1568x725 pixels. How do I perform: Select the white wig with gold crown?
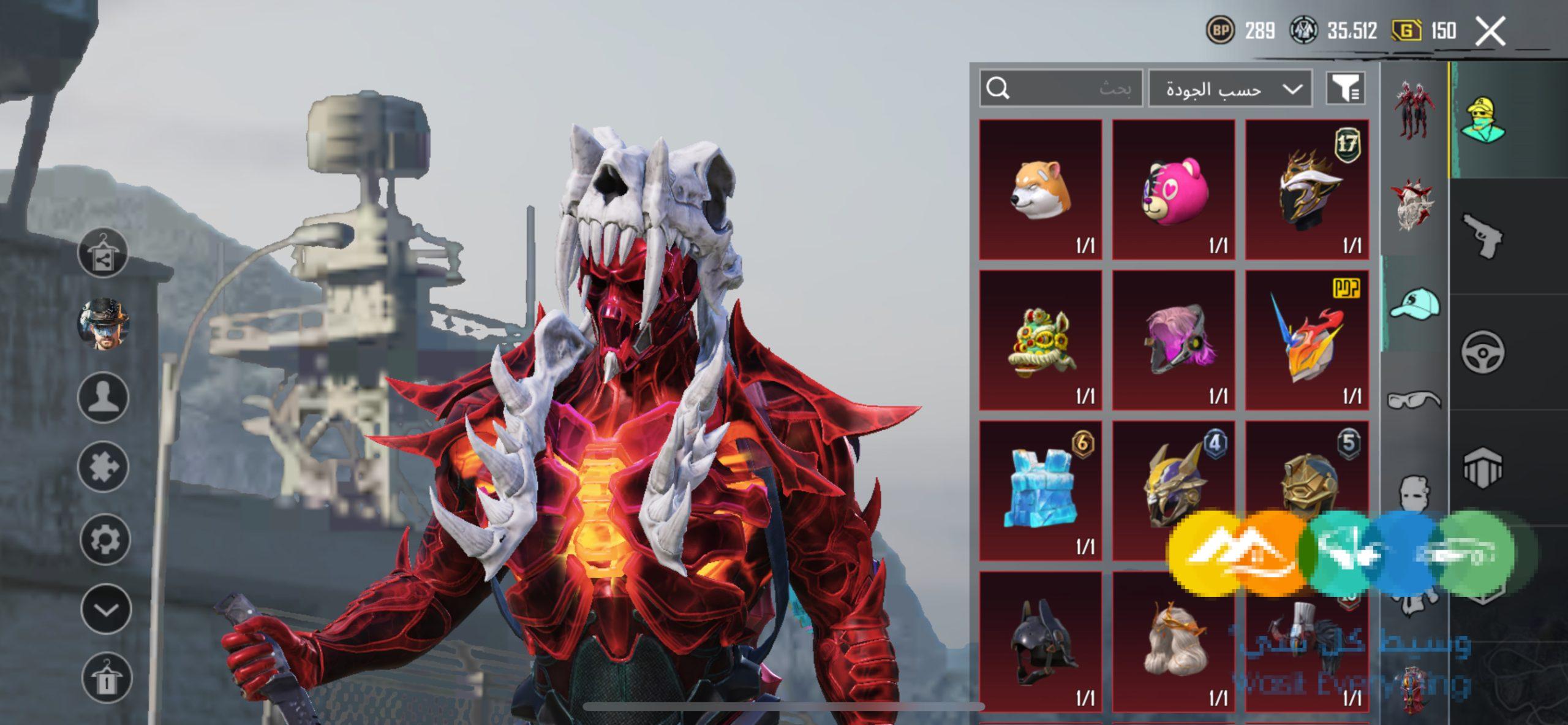[x=1173, y=641]
